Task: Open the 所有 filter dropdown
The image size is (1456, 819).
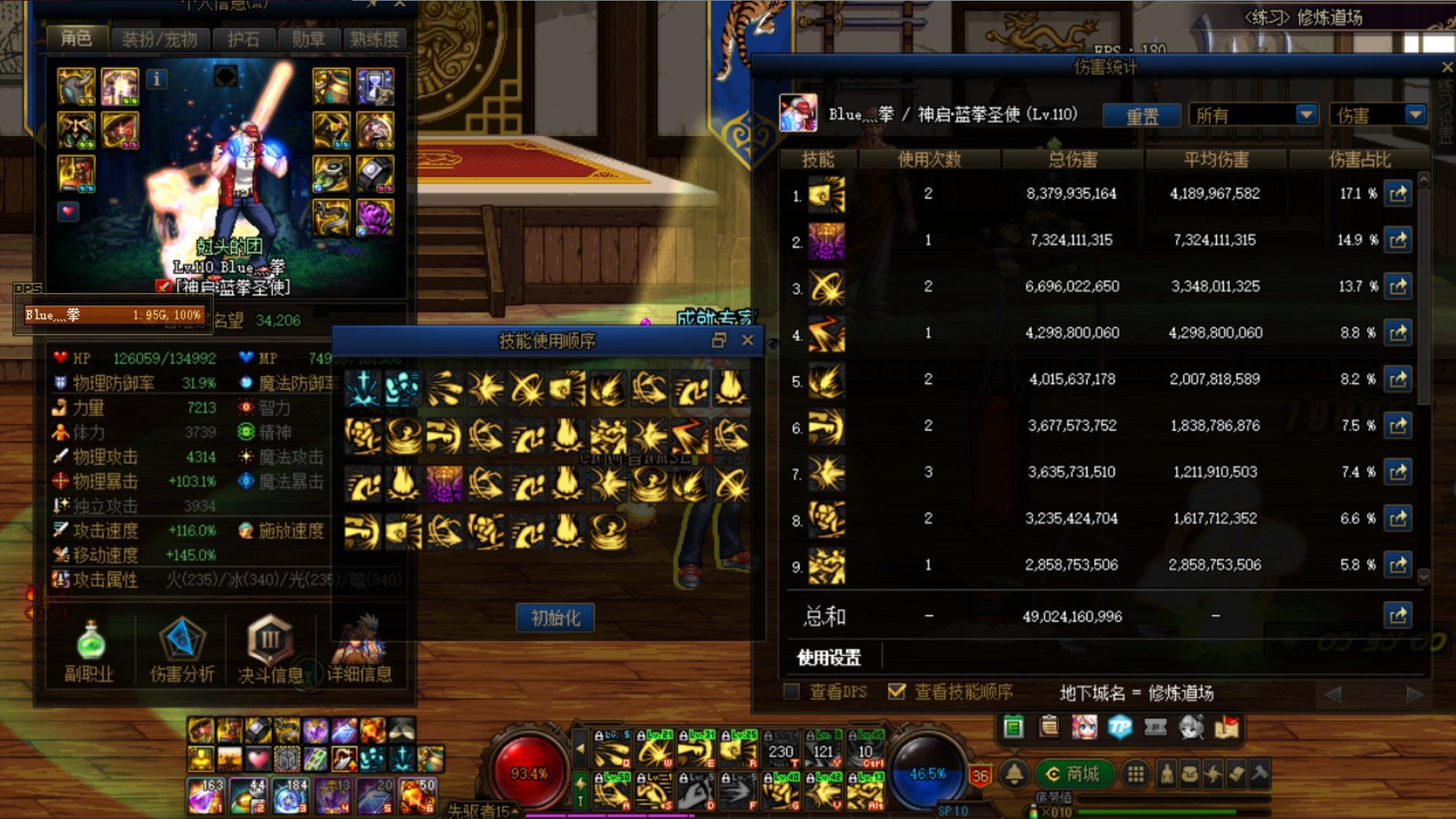Action: click(x=1253, y=115)
